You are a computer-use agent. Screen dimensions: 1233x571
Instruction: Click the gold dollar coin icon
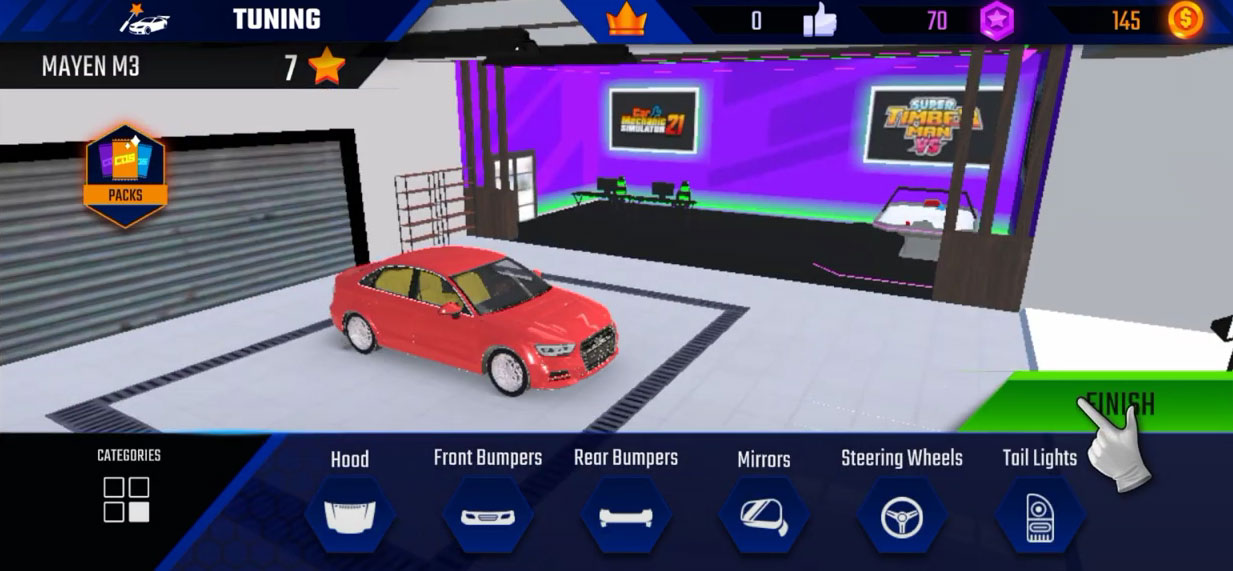click(1185, 20)
